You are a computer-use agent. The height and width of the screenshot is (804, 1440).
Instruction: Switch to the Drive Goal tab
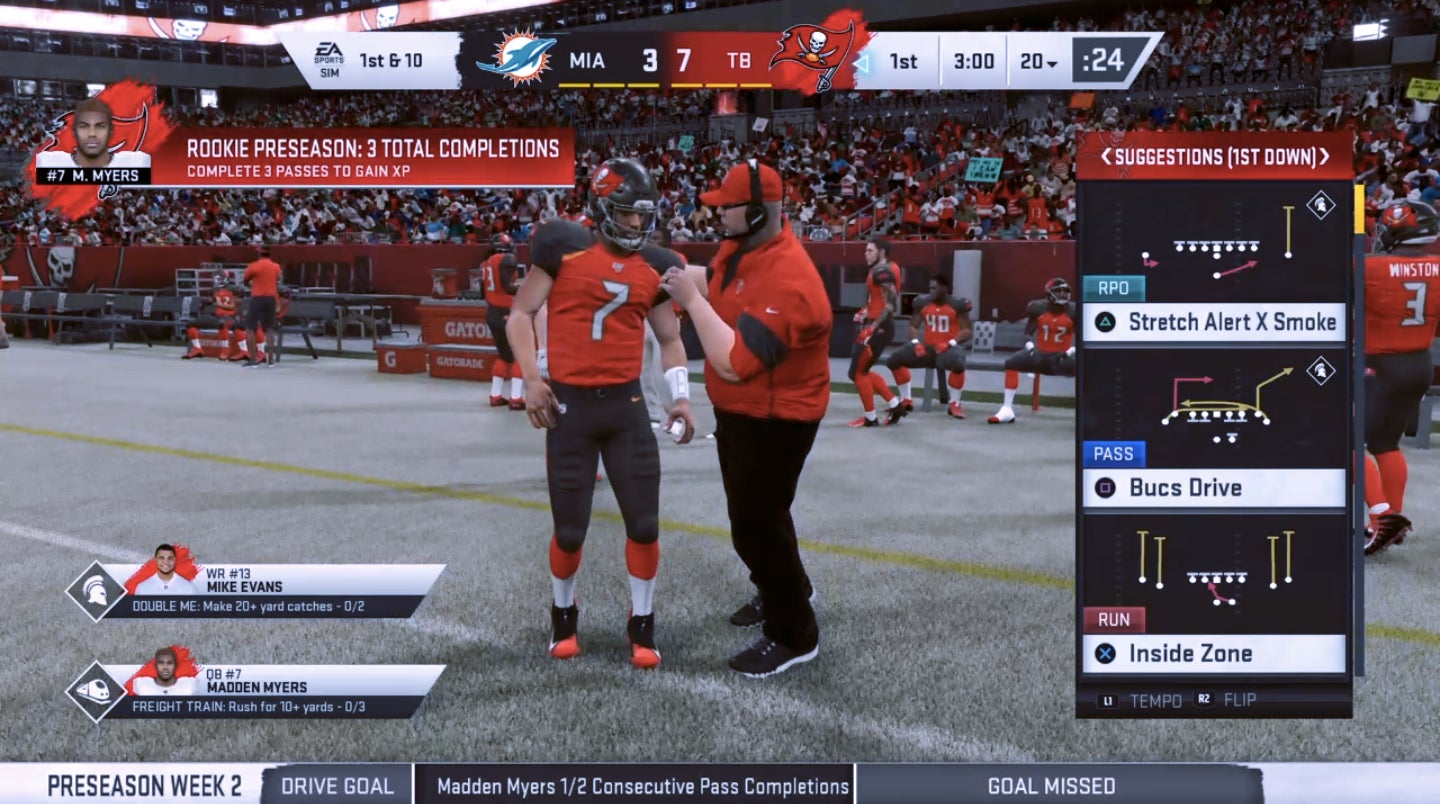(335, 786)
